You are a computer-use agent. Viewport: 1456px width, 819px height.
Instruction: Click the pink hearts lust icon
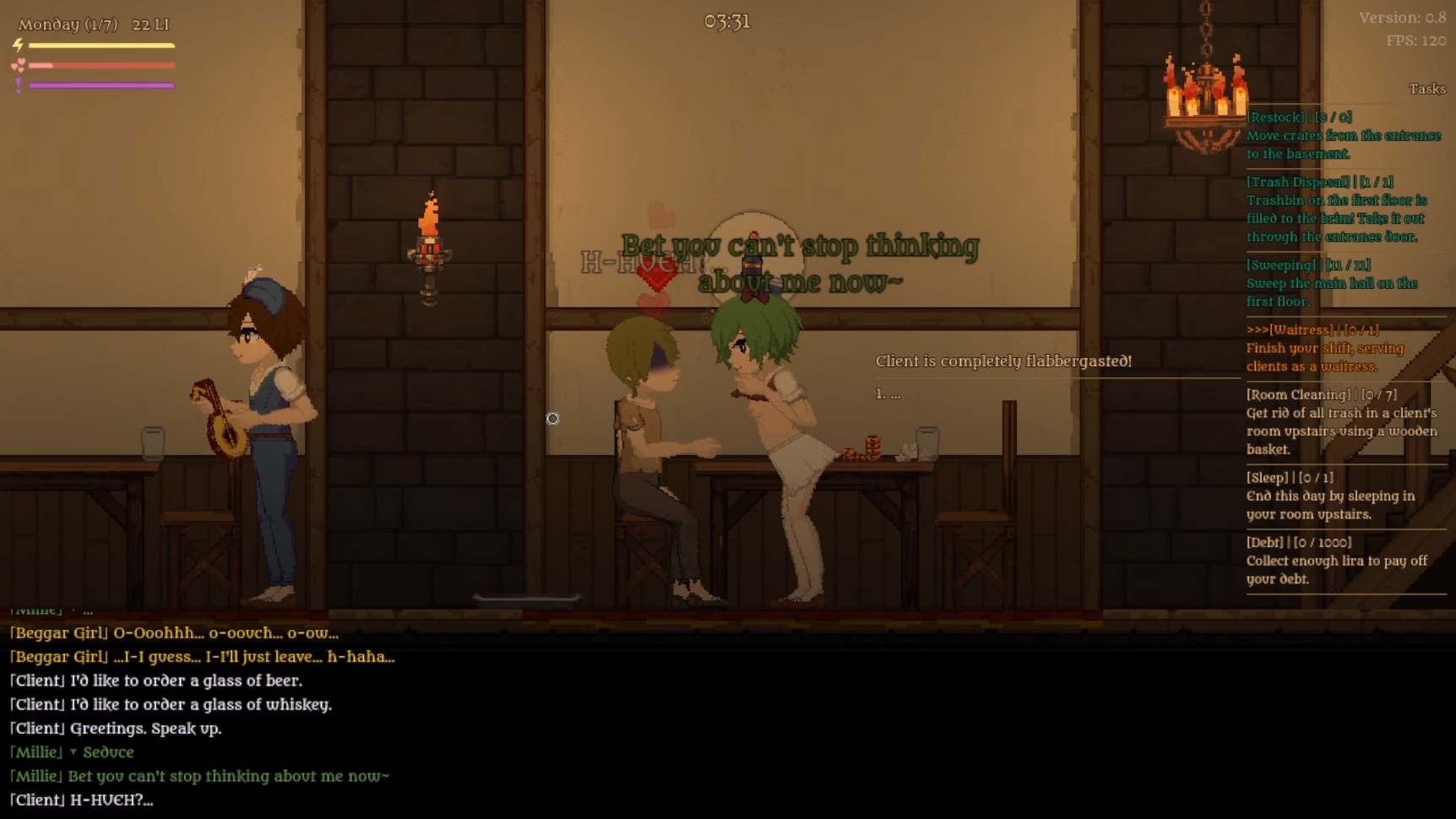click(19, 63)
